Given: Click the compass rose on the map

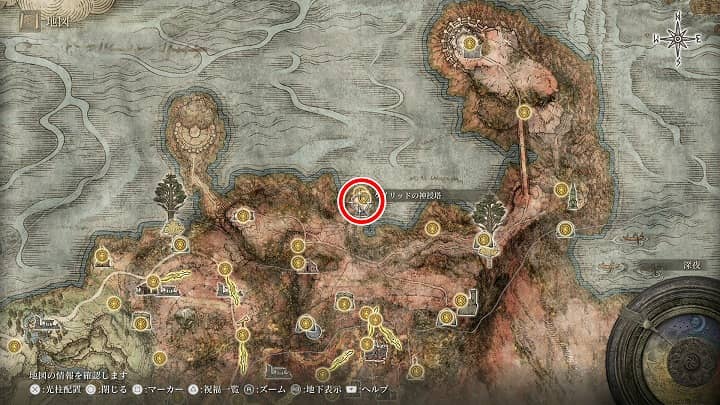Looking at the screenshot, I should point(678,36).
